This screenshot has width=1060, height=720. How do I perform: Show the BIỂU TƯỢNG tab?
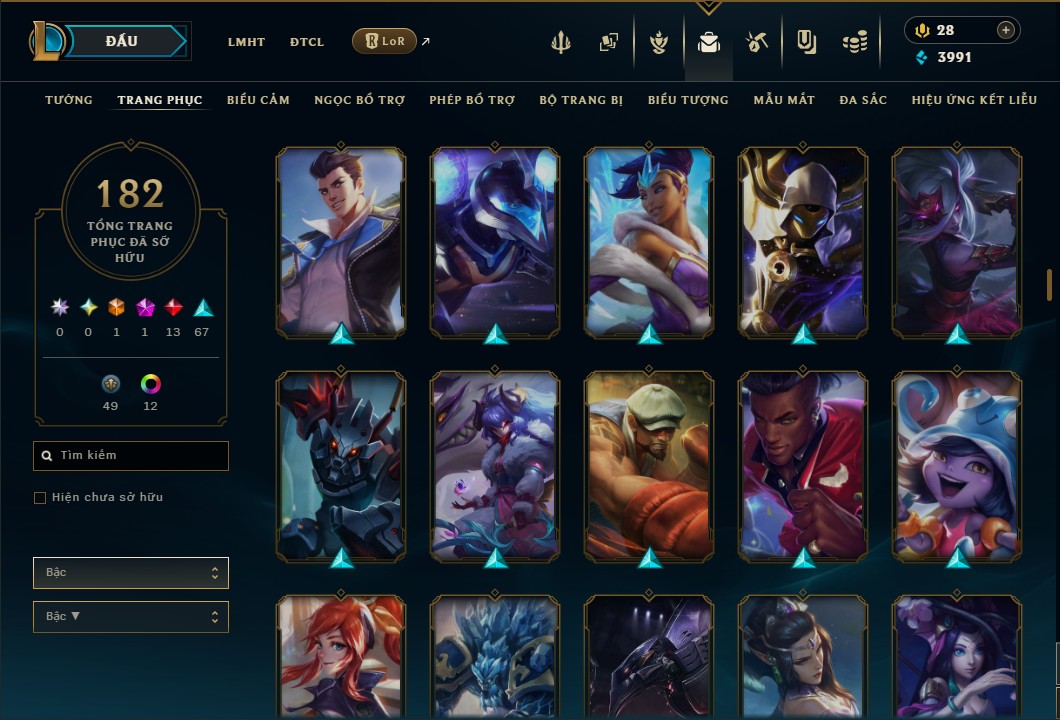688,100
